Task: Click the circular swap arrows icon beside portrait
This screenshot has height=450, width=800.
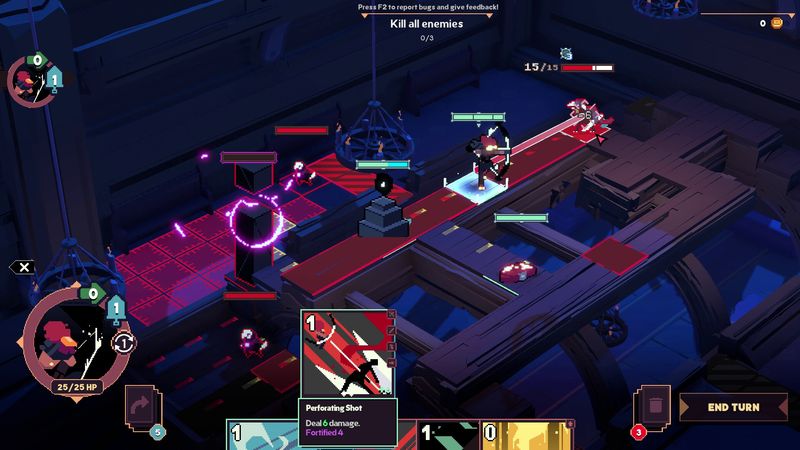Action: click(x=124, y=342)
